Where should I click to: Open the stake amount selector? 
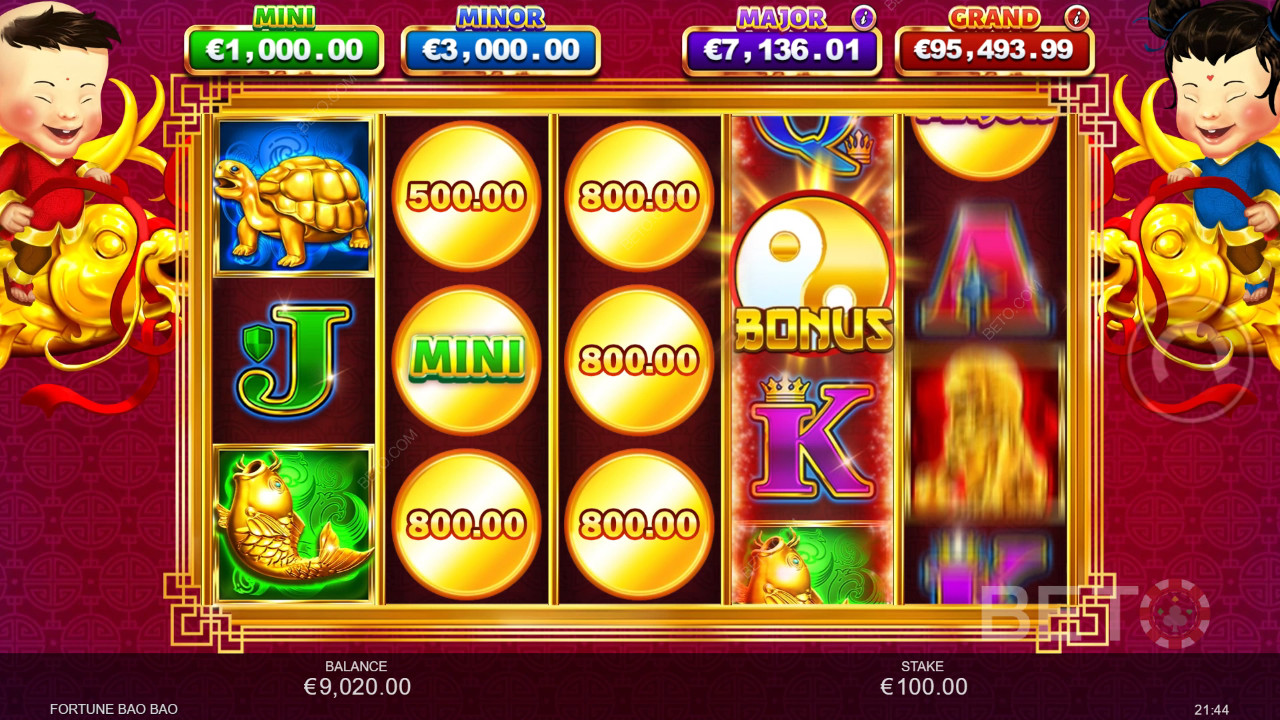923,686
